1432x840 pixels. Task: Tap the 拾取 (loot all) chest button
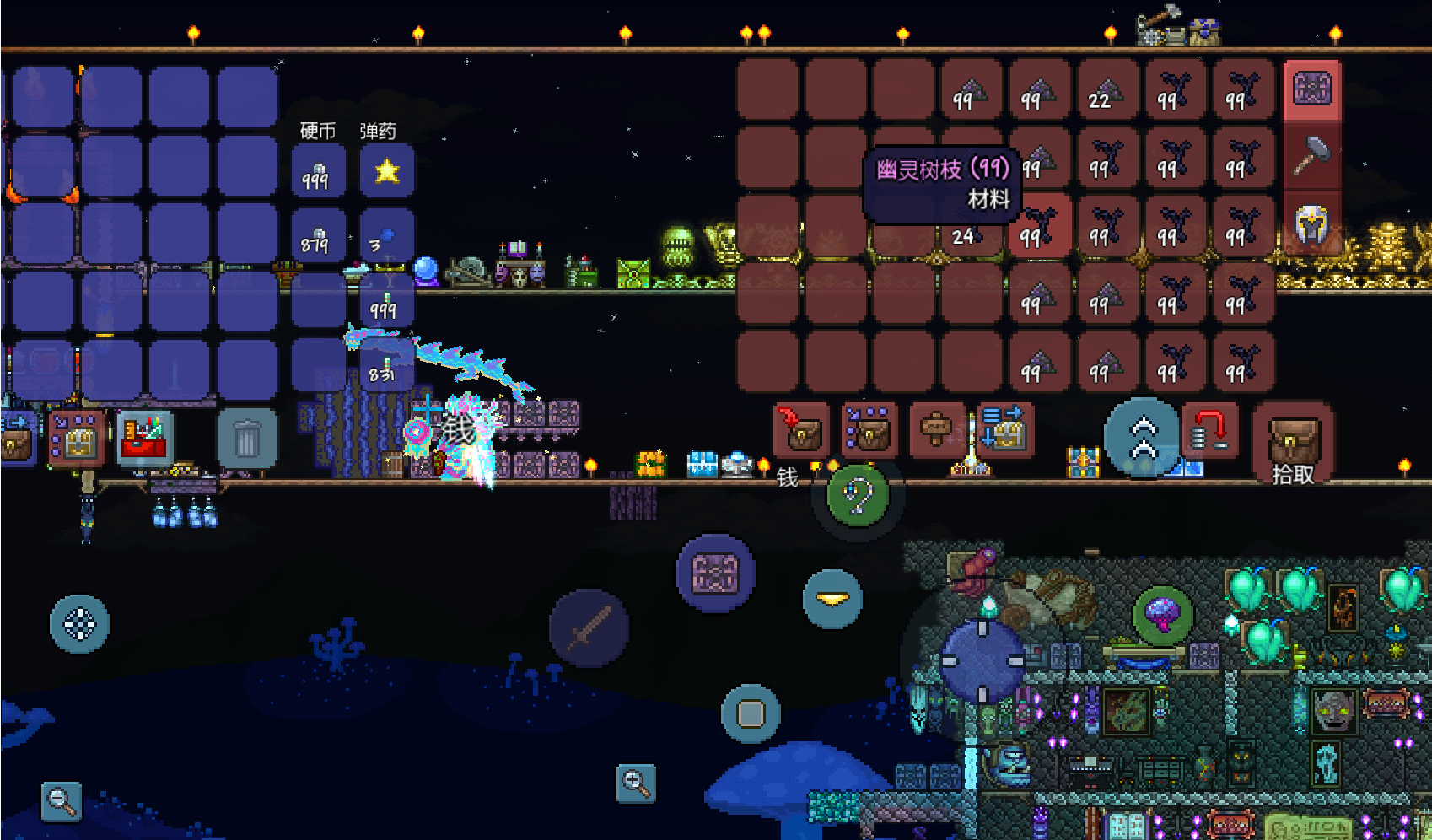click(x=1292, y=443)
